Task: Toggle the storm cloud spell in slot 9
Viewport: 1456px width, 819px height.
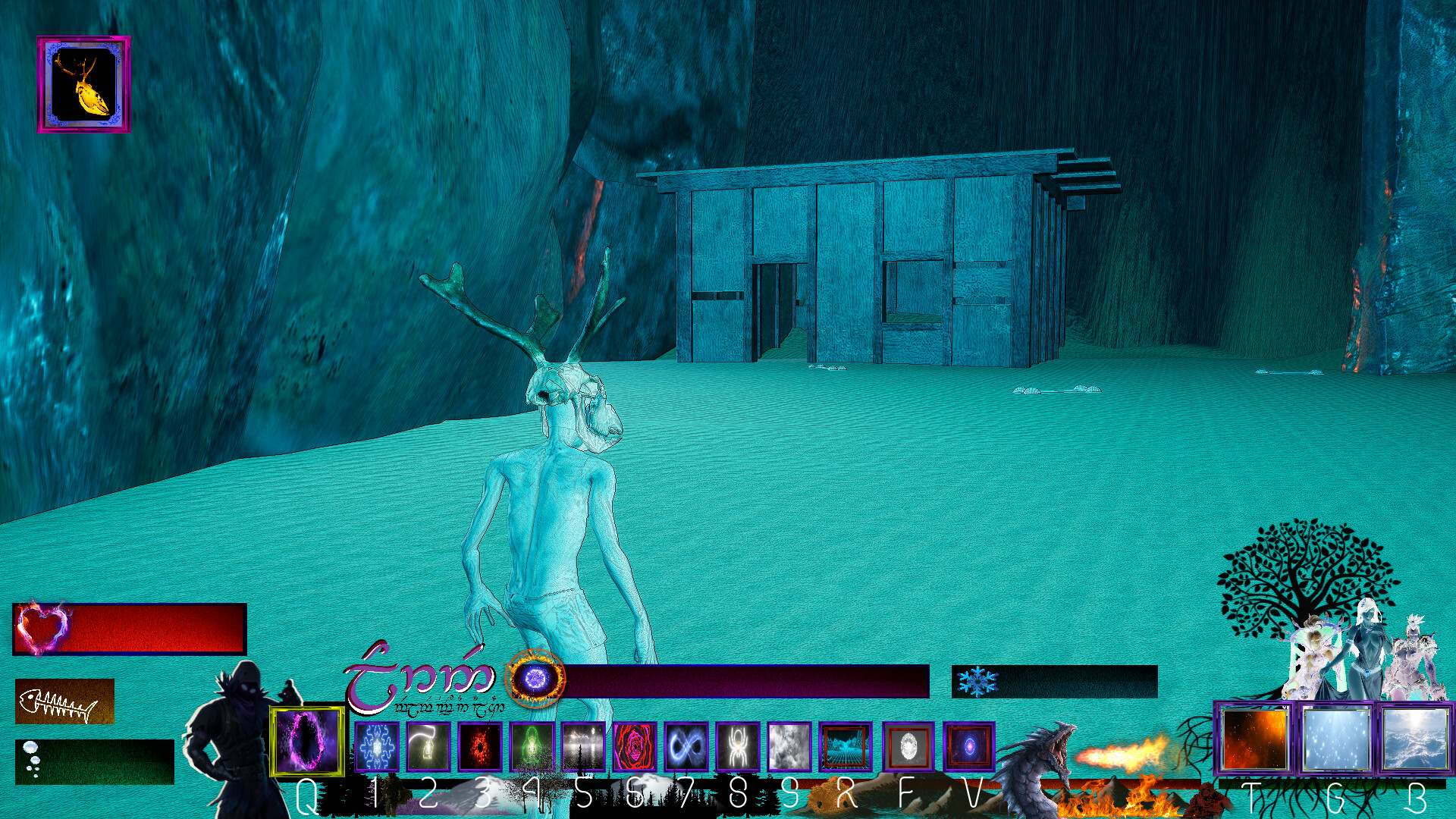Action: (x=790, y=747)
